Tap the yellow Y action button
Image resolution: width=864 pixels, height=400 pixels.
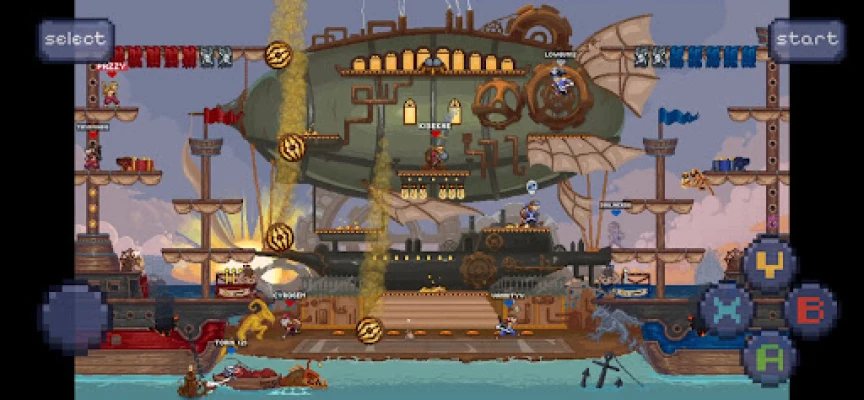(x=769, y=264)
